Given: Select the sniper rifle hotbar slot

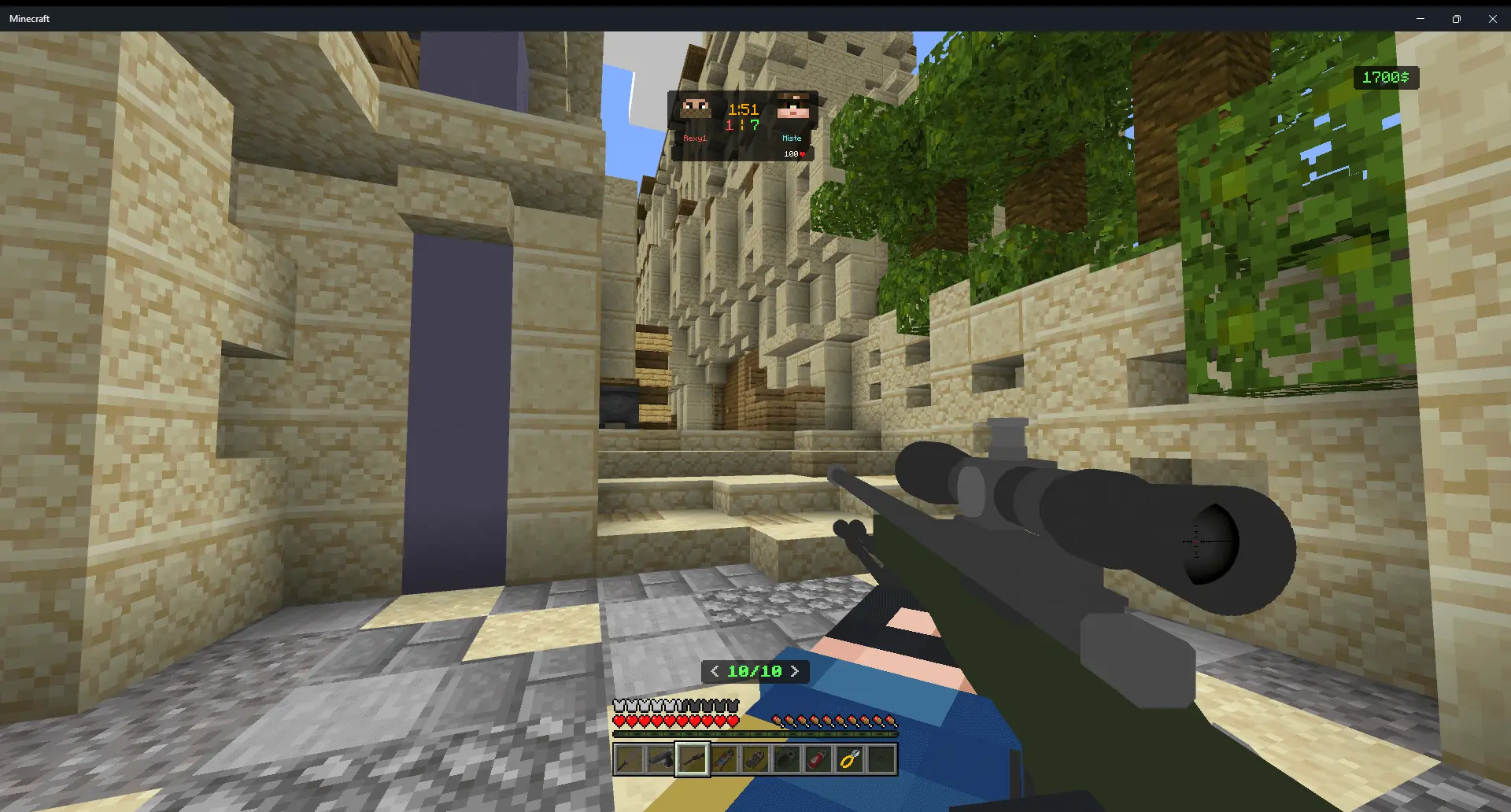Looking at the screenshot, I should [693, 759].
